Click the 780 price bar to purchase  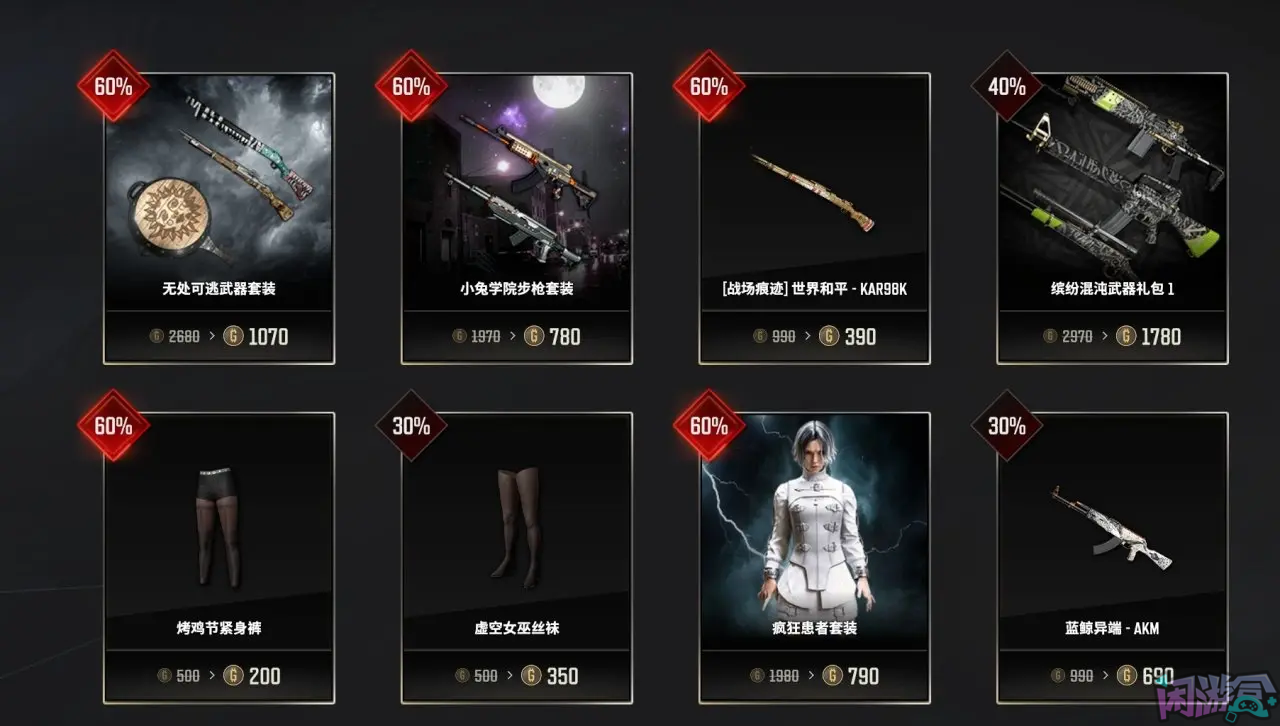(x=516, y=336)
